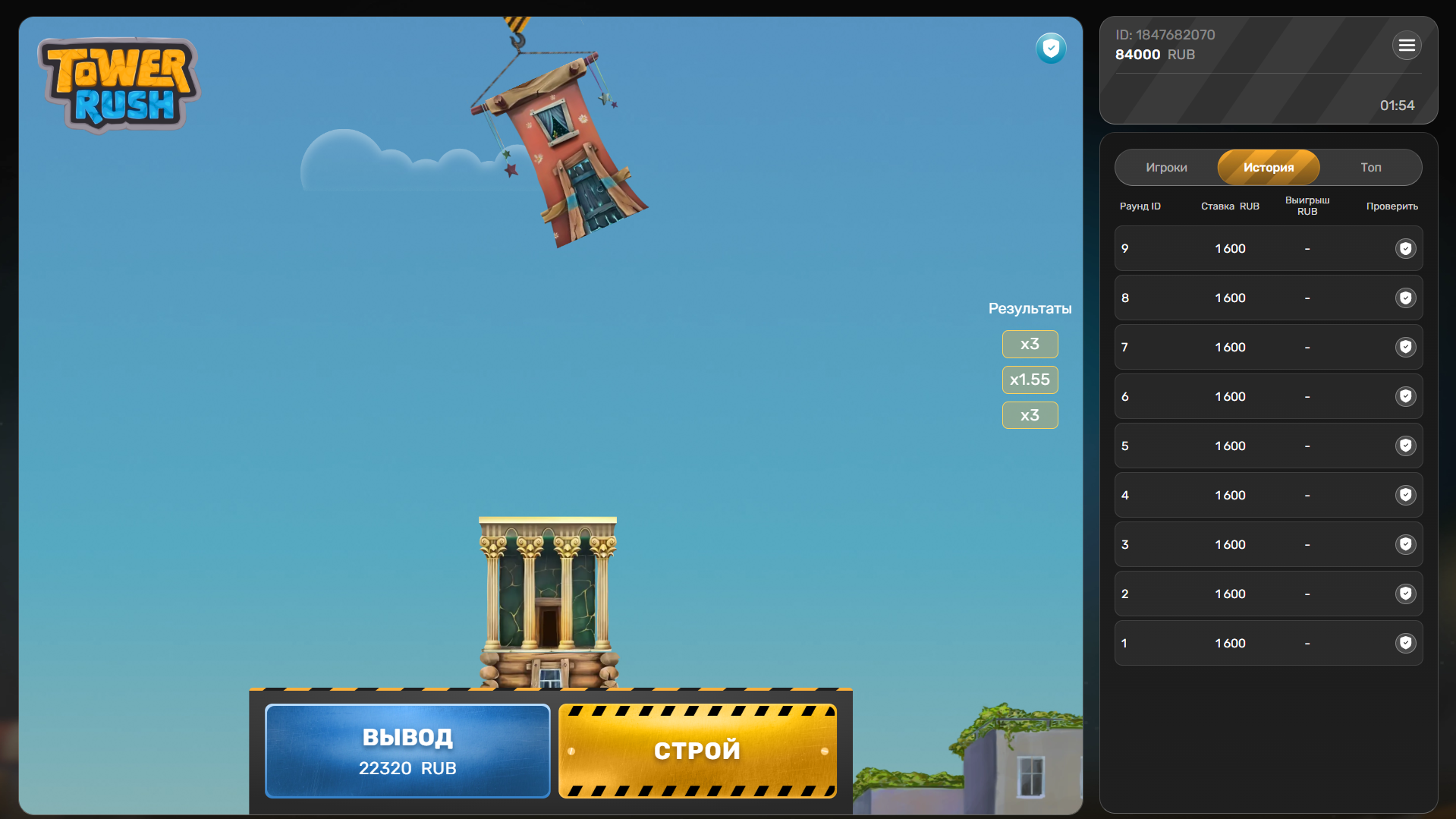This screenshot has width=1456, height=819.
Task: Click the blue shield icon above the game area
Action: pyautogui.click(x=1051, y=48)
